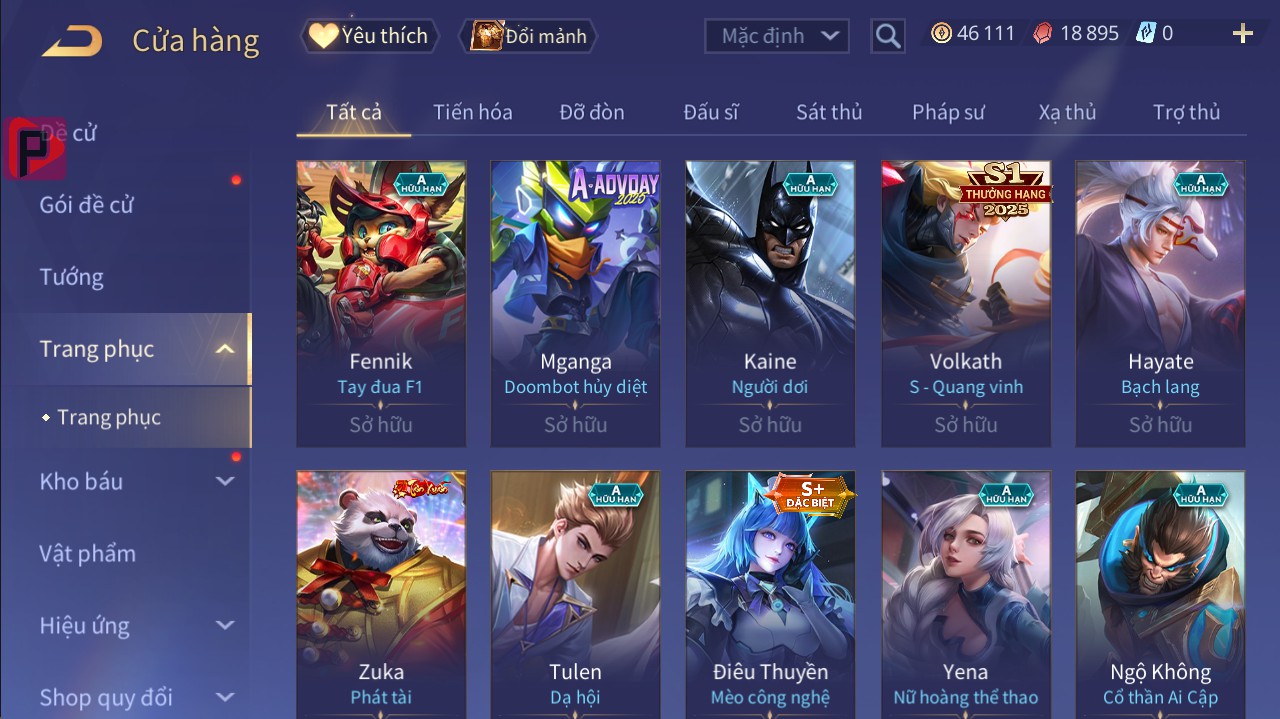
Task: Show the Sát thủ skins tab
Action: pyautogui.click(x=829, y=112)
